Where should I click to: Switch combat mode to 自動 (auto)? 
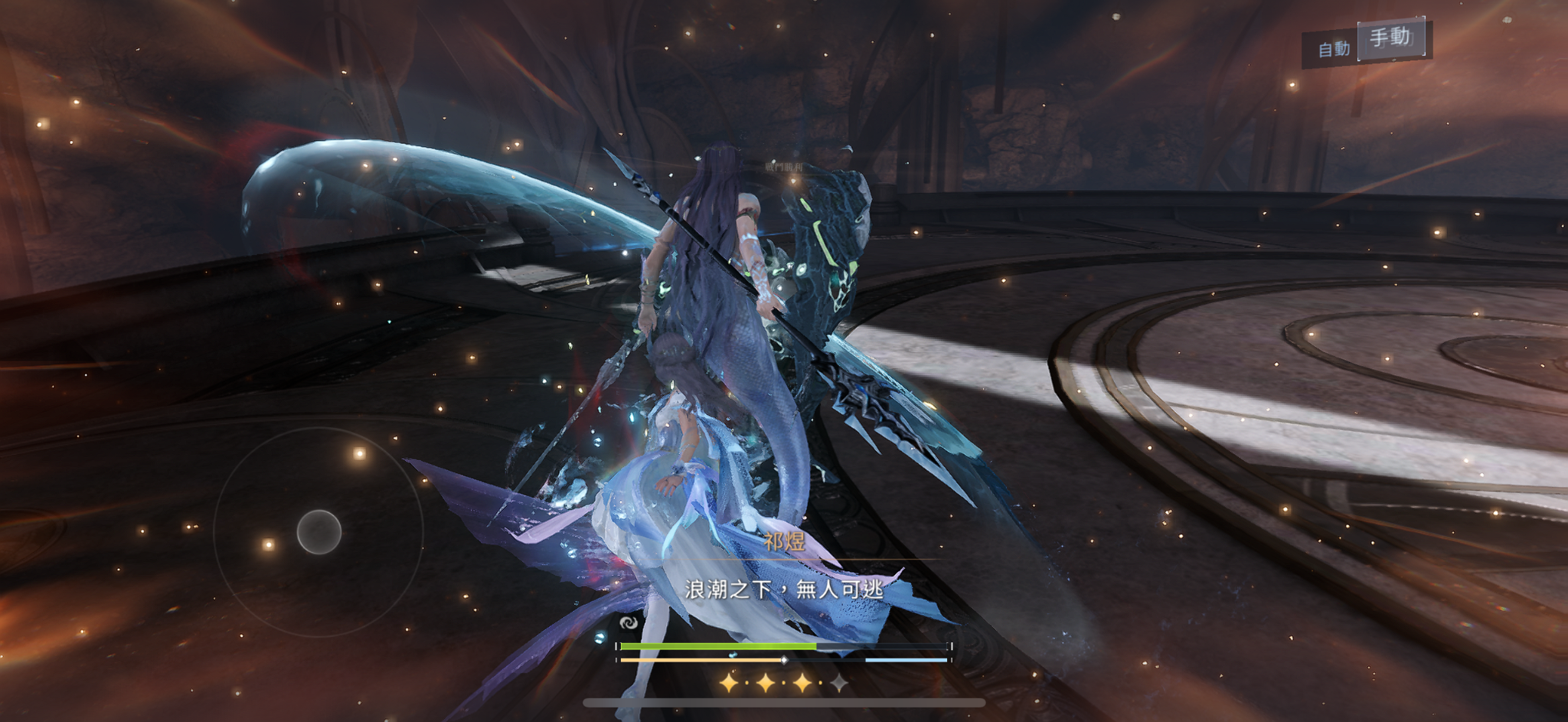click(x=1333, y=49)
